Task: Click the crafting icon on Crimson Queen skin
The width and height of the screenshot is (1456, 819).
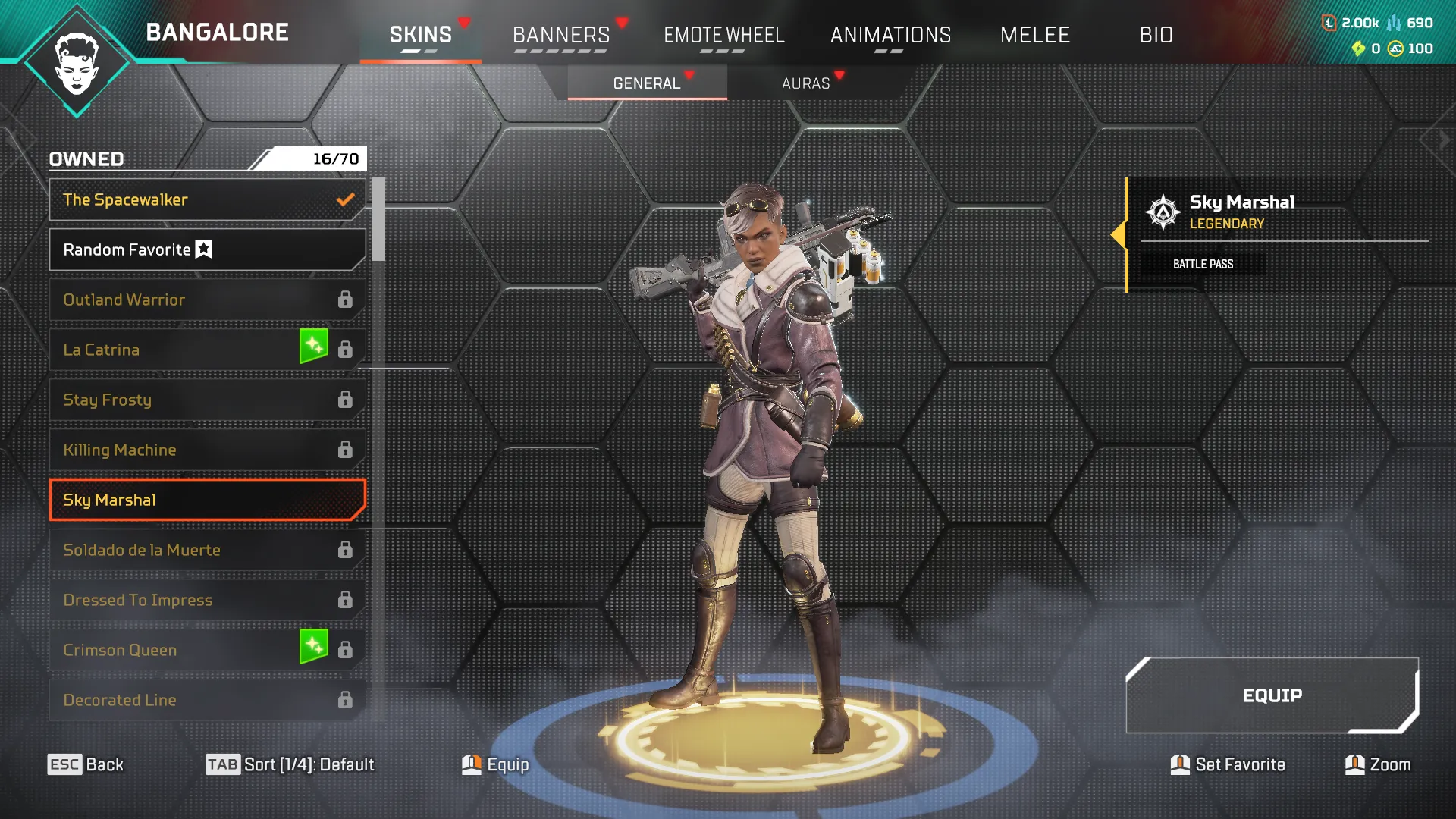Action: point(313,645)
